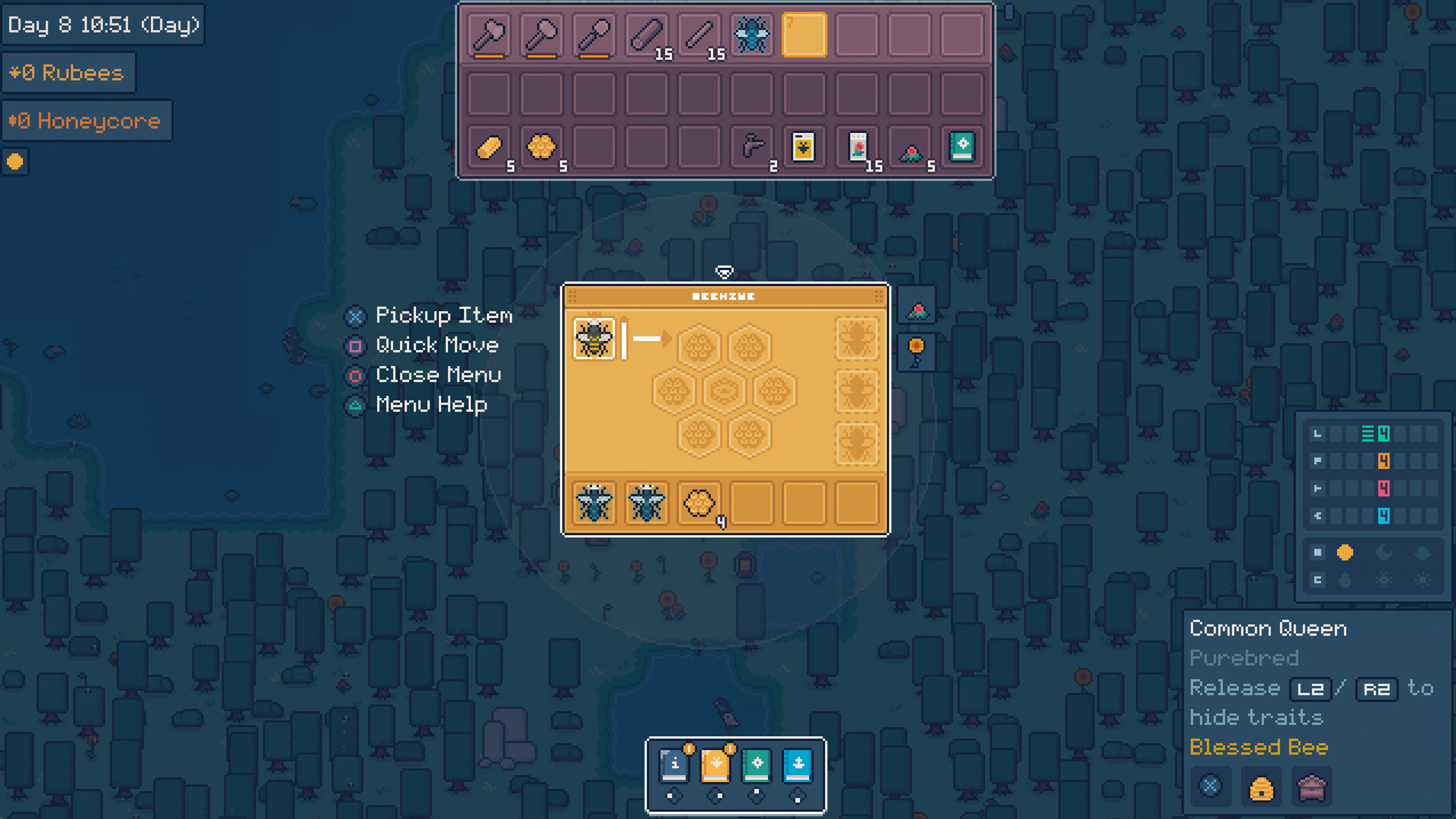Toggle the moon indicator in the stats panel
Viewport: 1456px width, 819px height.
[x=1385, y=553]
